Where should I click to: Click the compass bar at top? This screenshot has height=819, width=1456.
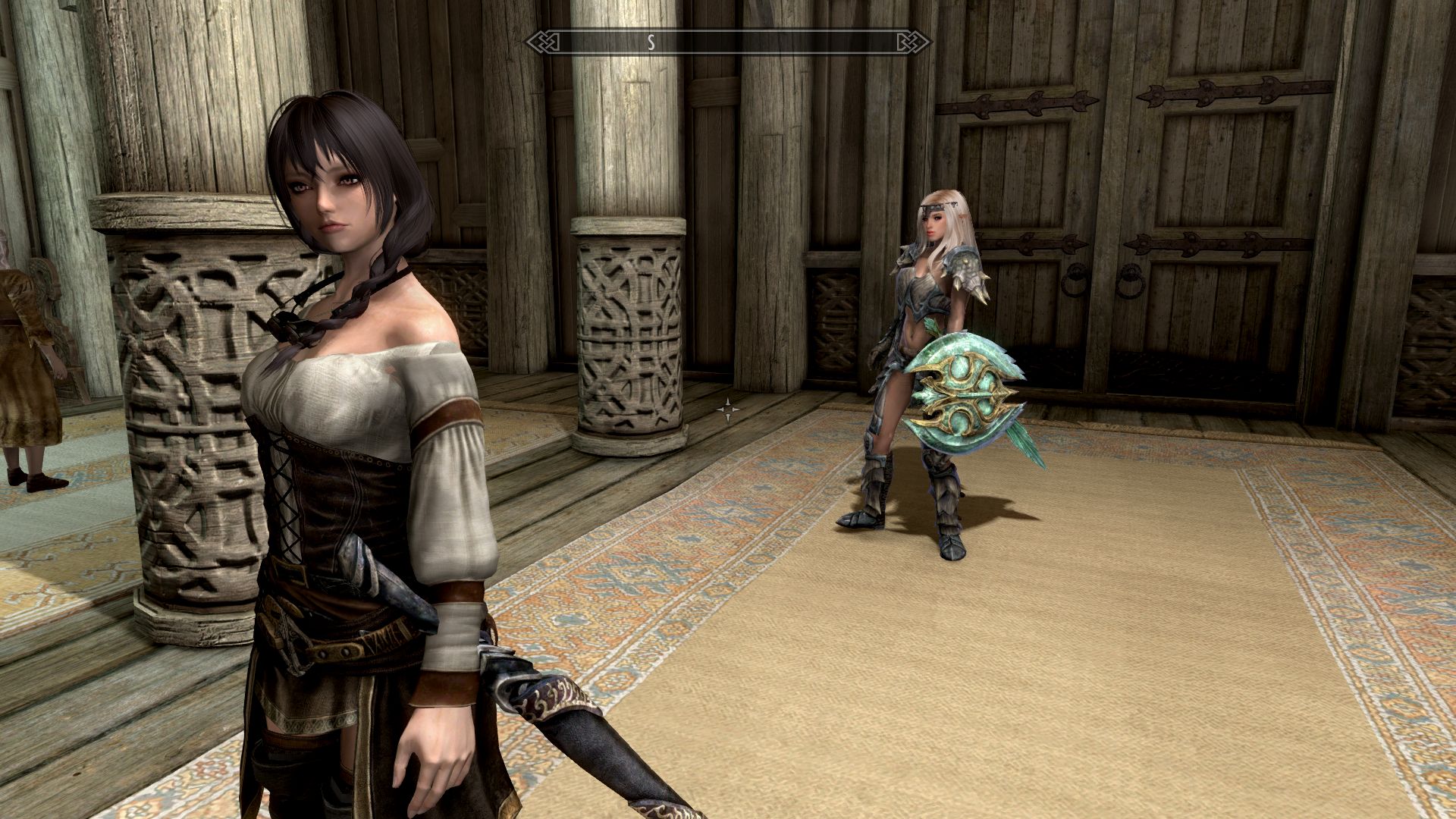pos(728,42)
